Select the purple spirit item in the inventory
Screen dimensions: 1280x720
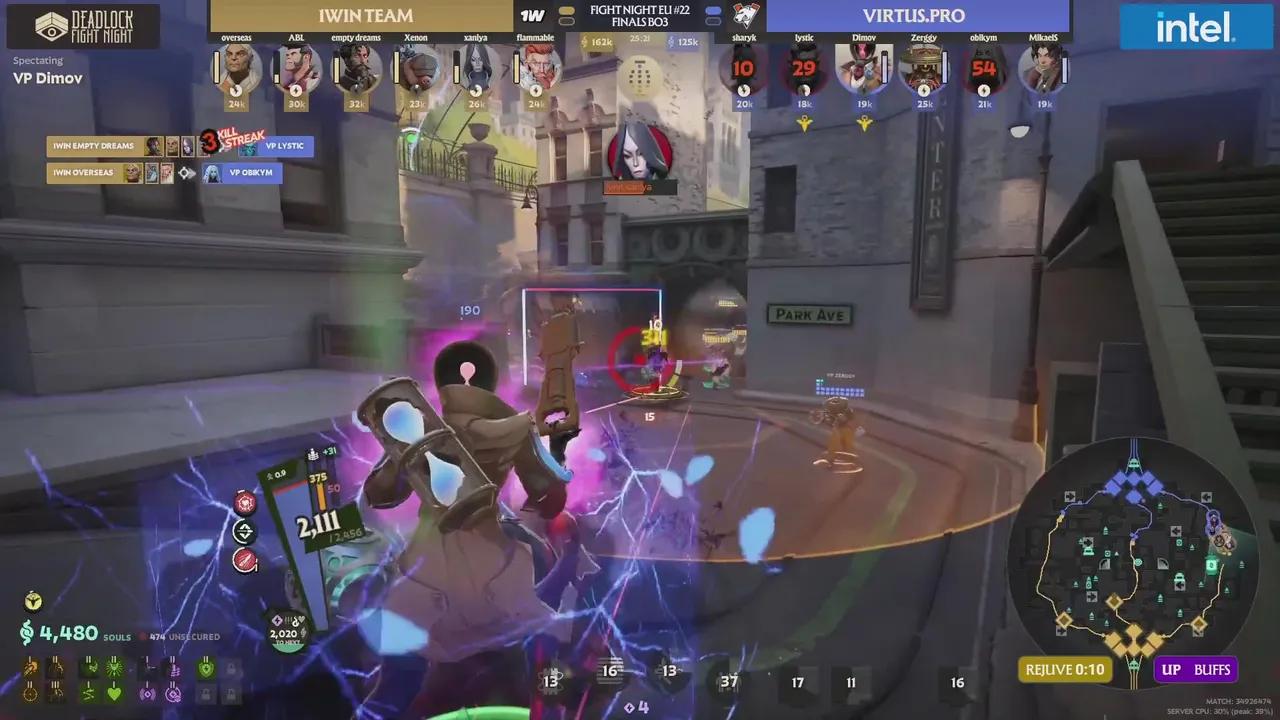coord(148,694)
